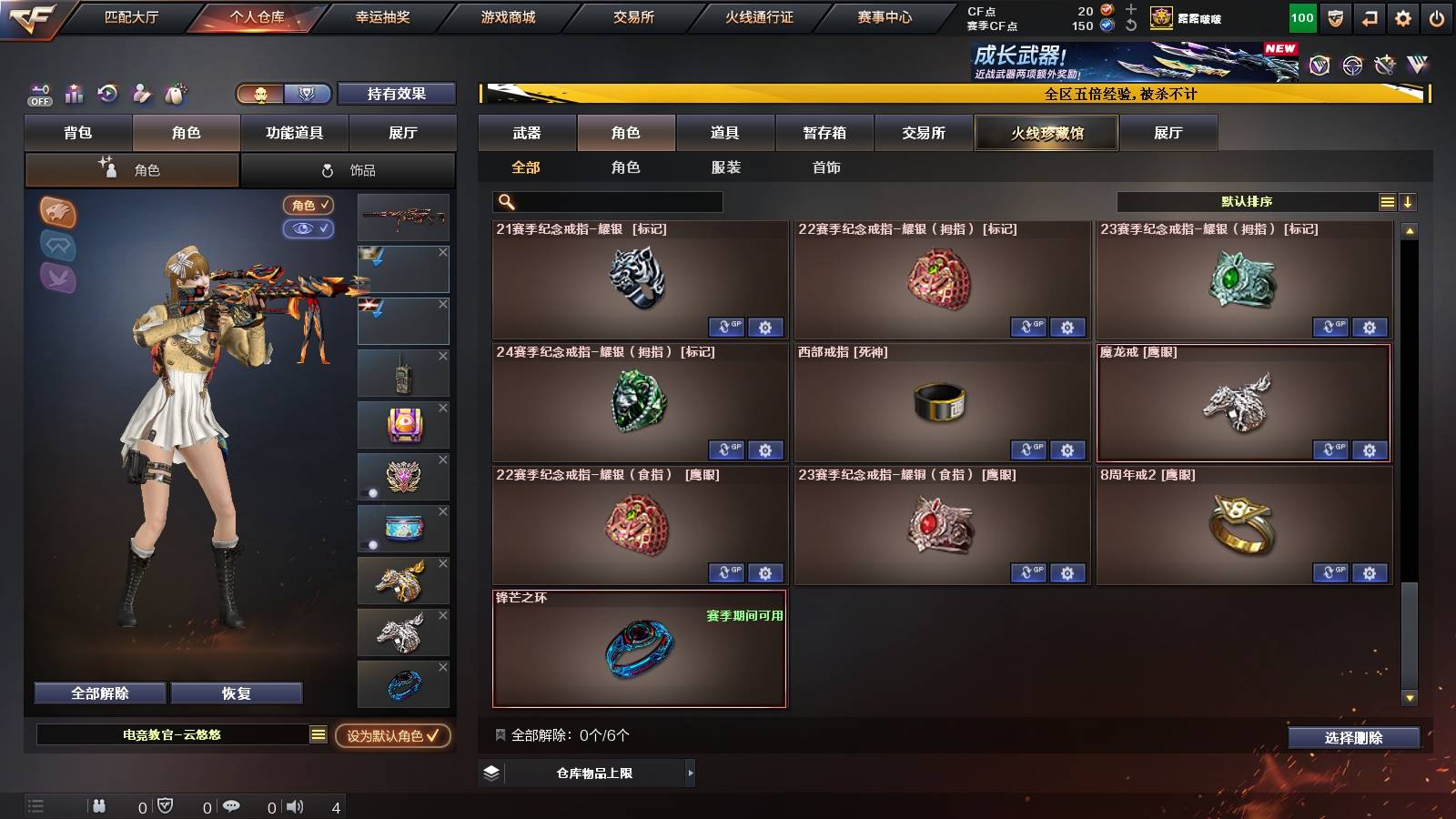Open the 首饰 sub-tab in the treasure hall
The width and height of the screenshot is (1456, 819).
(x=826, y=167)
